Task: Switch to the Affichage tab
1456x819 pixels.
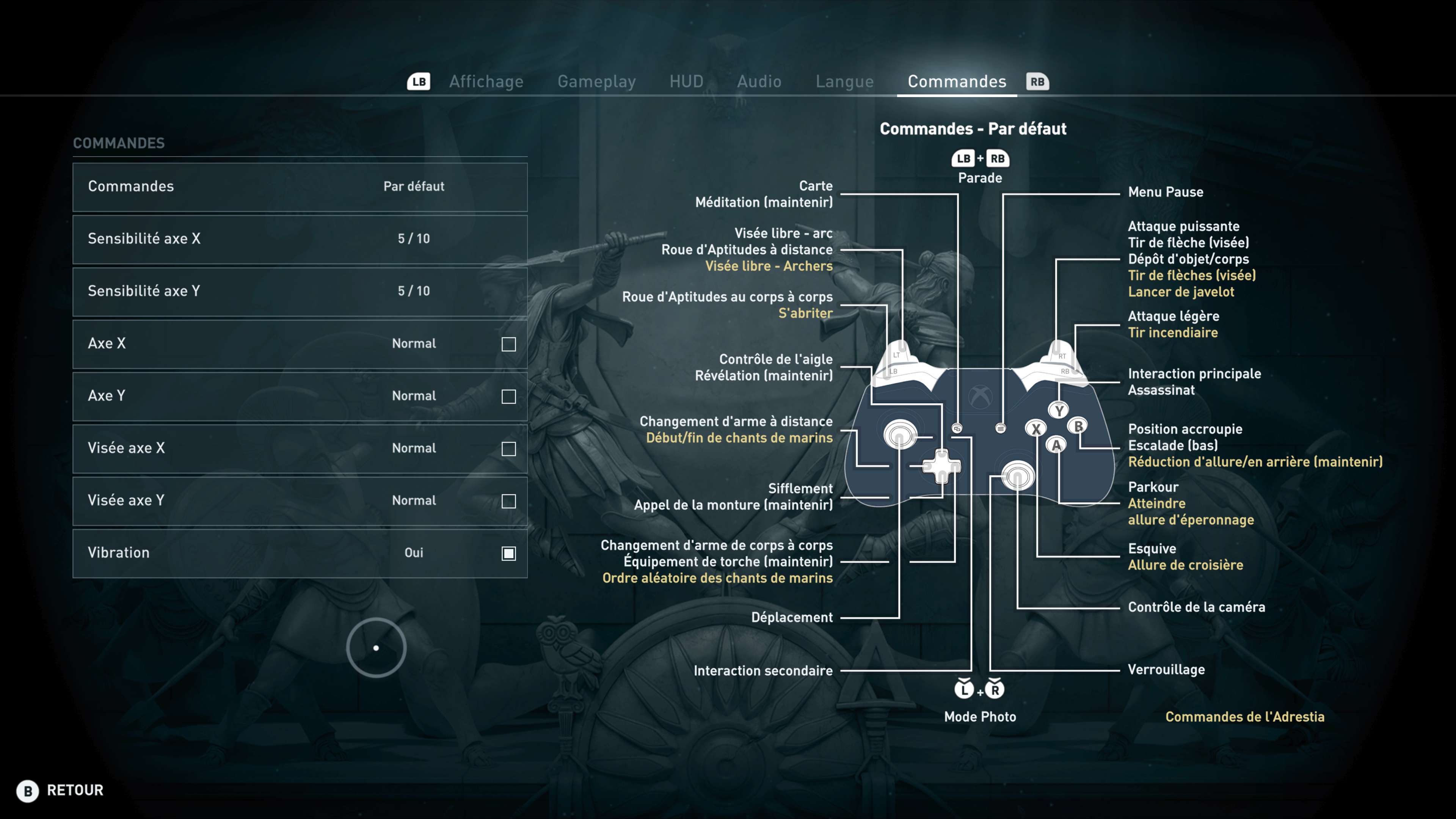Action: coord(486,82)
